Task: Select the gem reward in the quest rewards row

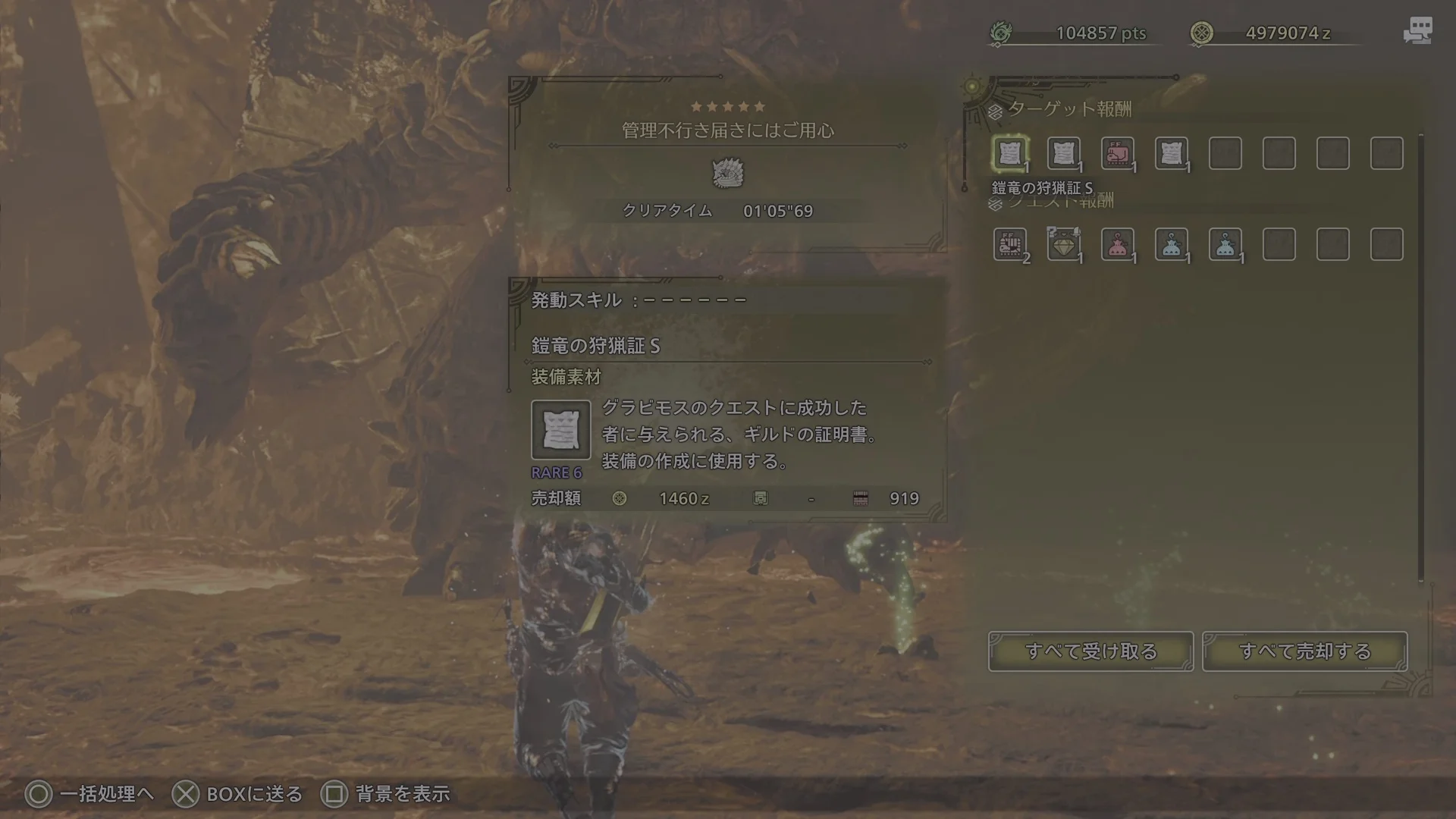Action: pos(1064,244)
